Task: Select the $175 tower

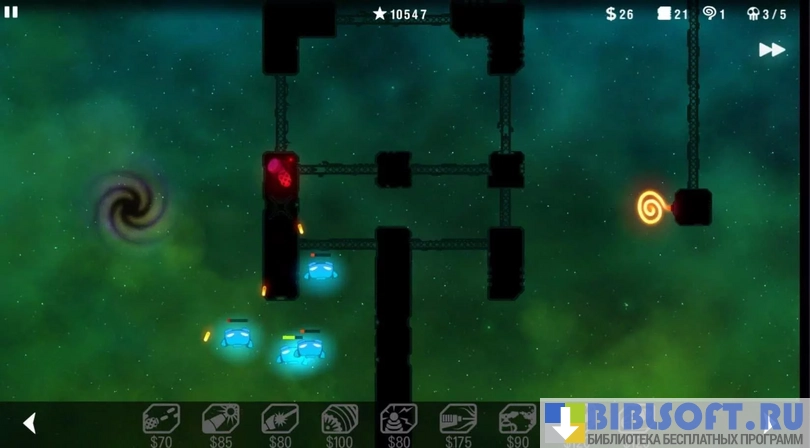Action: (458, 420)
